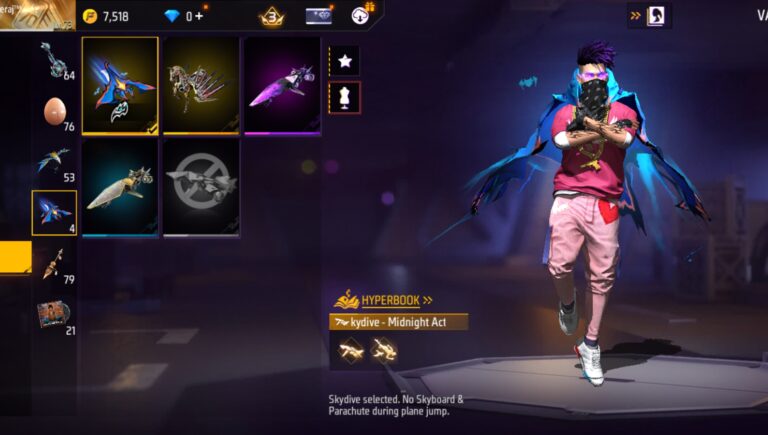
Task: Open the Hyperbook link
Action: 384,299
